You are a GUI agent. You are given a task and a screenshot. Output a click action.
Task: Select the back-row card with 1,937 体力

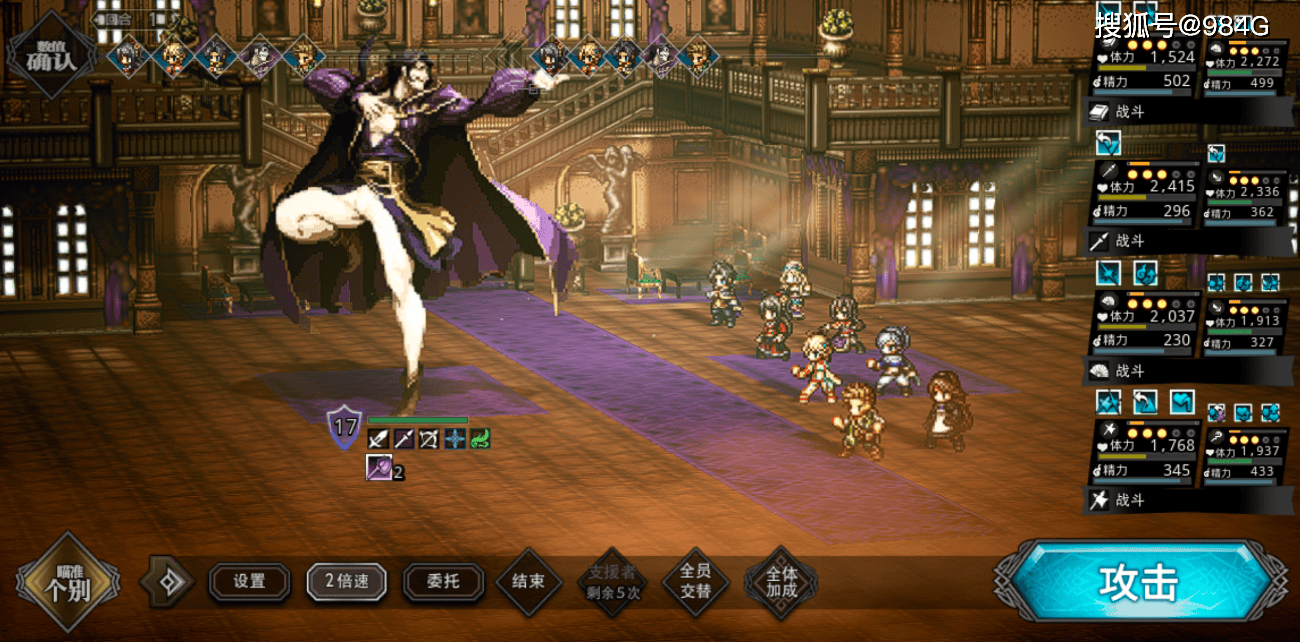[1246, 458]
